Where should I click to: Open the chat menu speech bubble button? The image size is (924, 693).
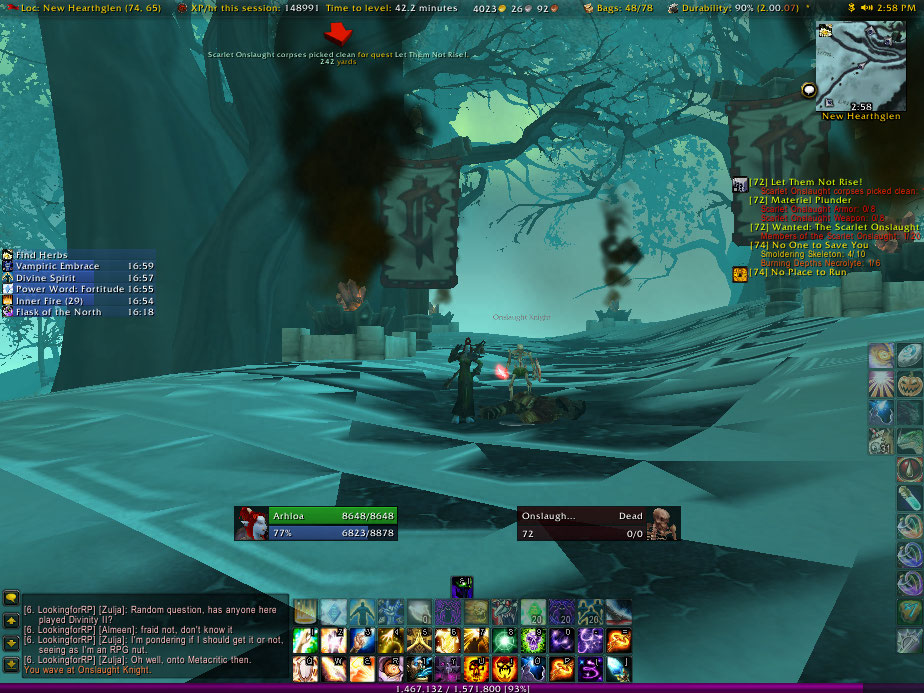[12, 598]
